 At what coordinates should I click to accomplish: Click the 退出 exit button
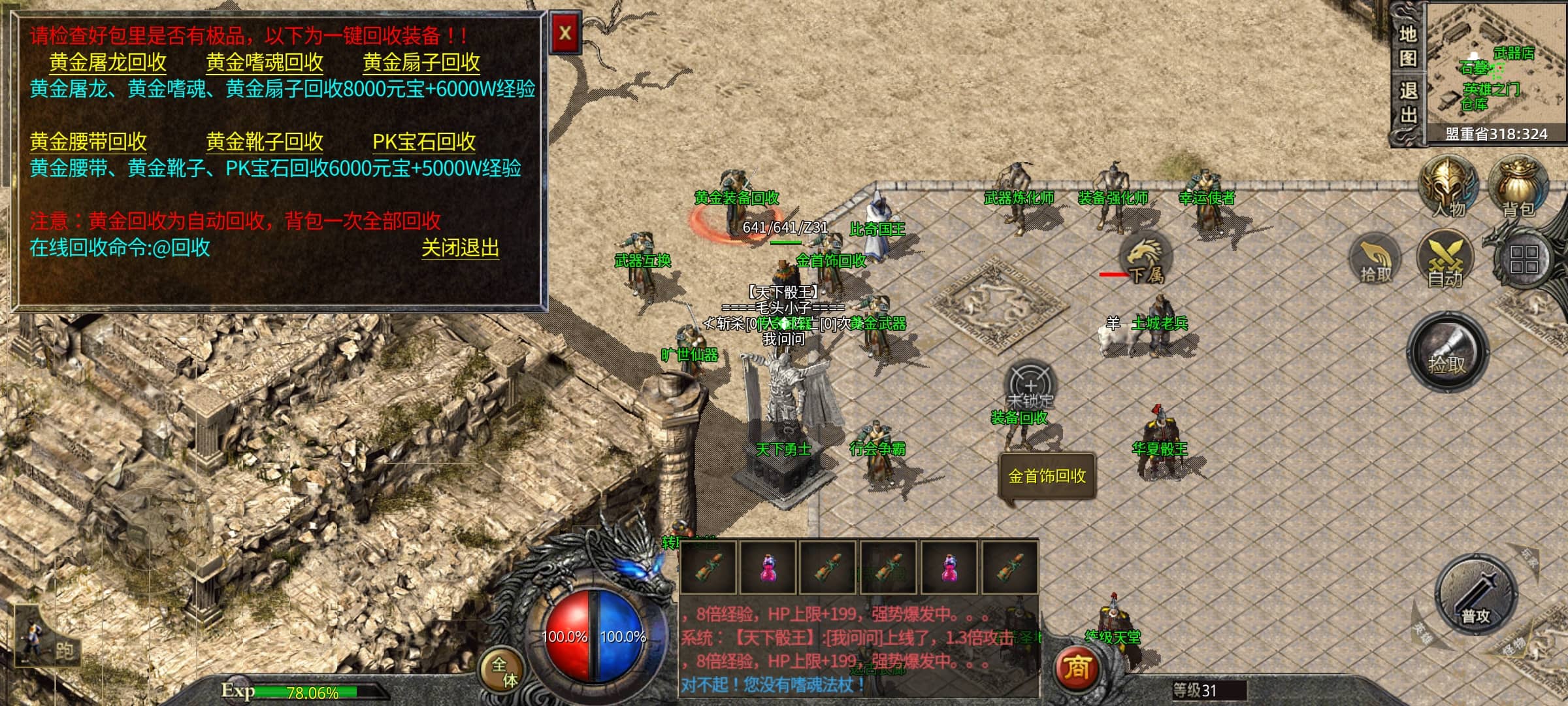(1408, 103)
